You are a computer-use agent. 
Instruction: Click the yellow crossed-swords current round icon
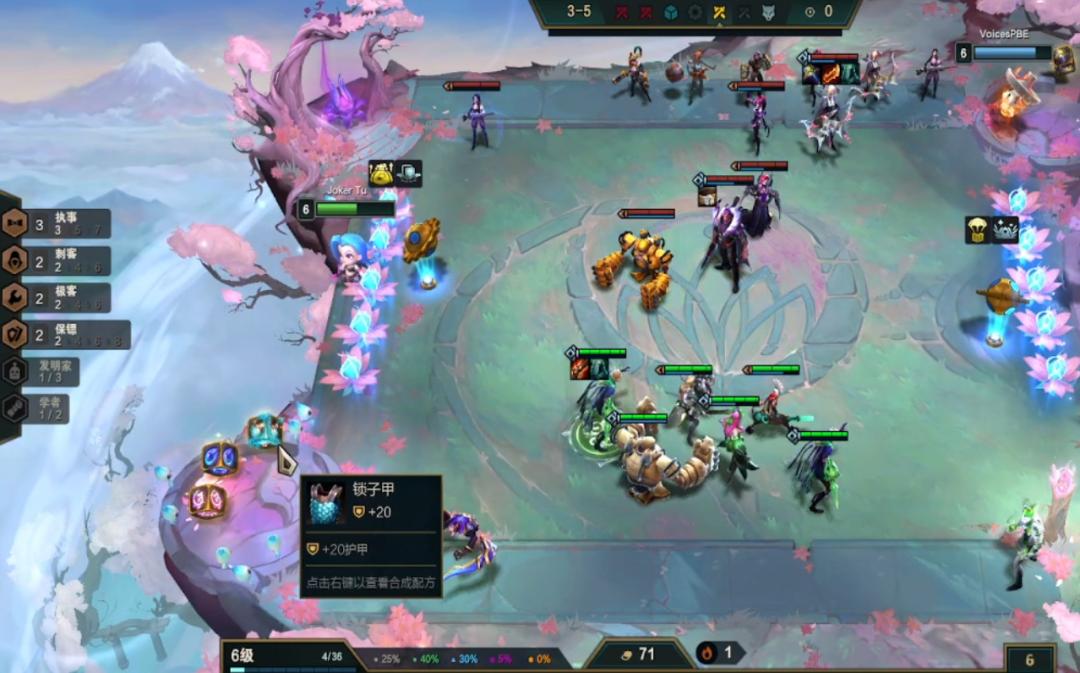[x=718, y=12]
